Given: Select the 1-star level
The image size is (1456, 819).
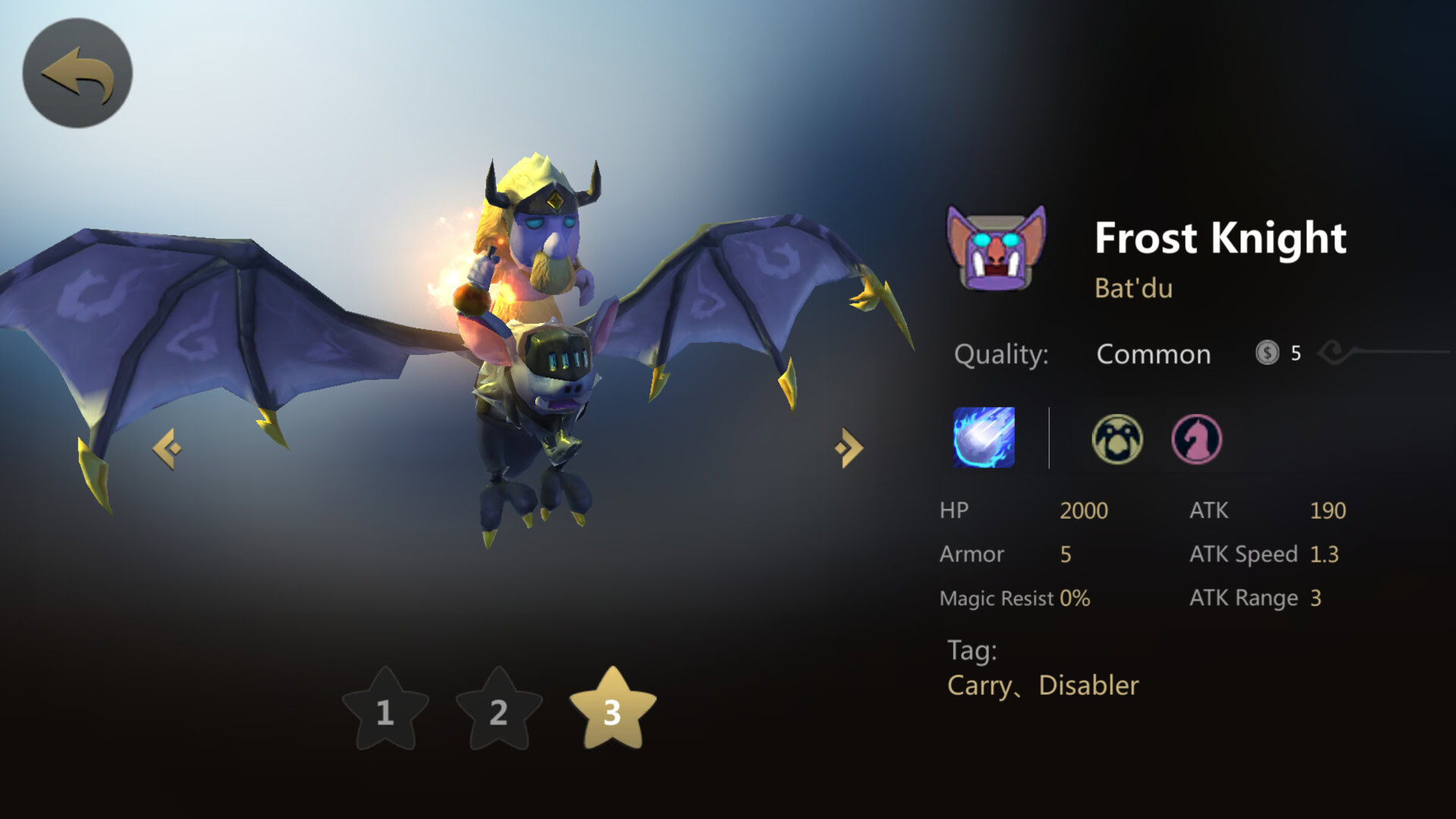Looking at the screenshot, I should pos(385,711).
